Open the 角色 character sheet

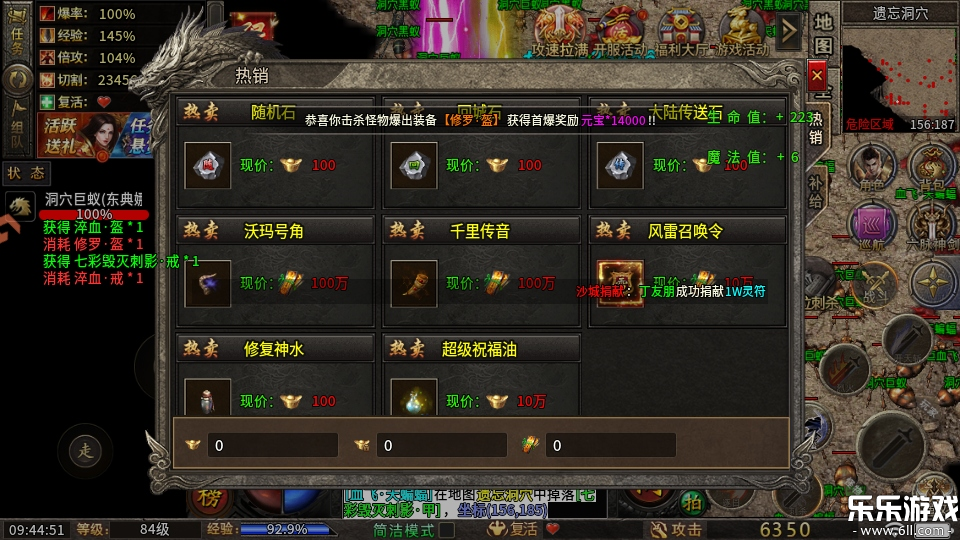click(x=871, y=163)
